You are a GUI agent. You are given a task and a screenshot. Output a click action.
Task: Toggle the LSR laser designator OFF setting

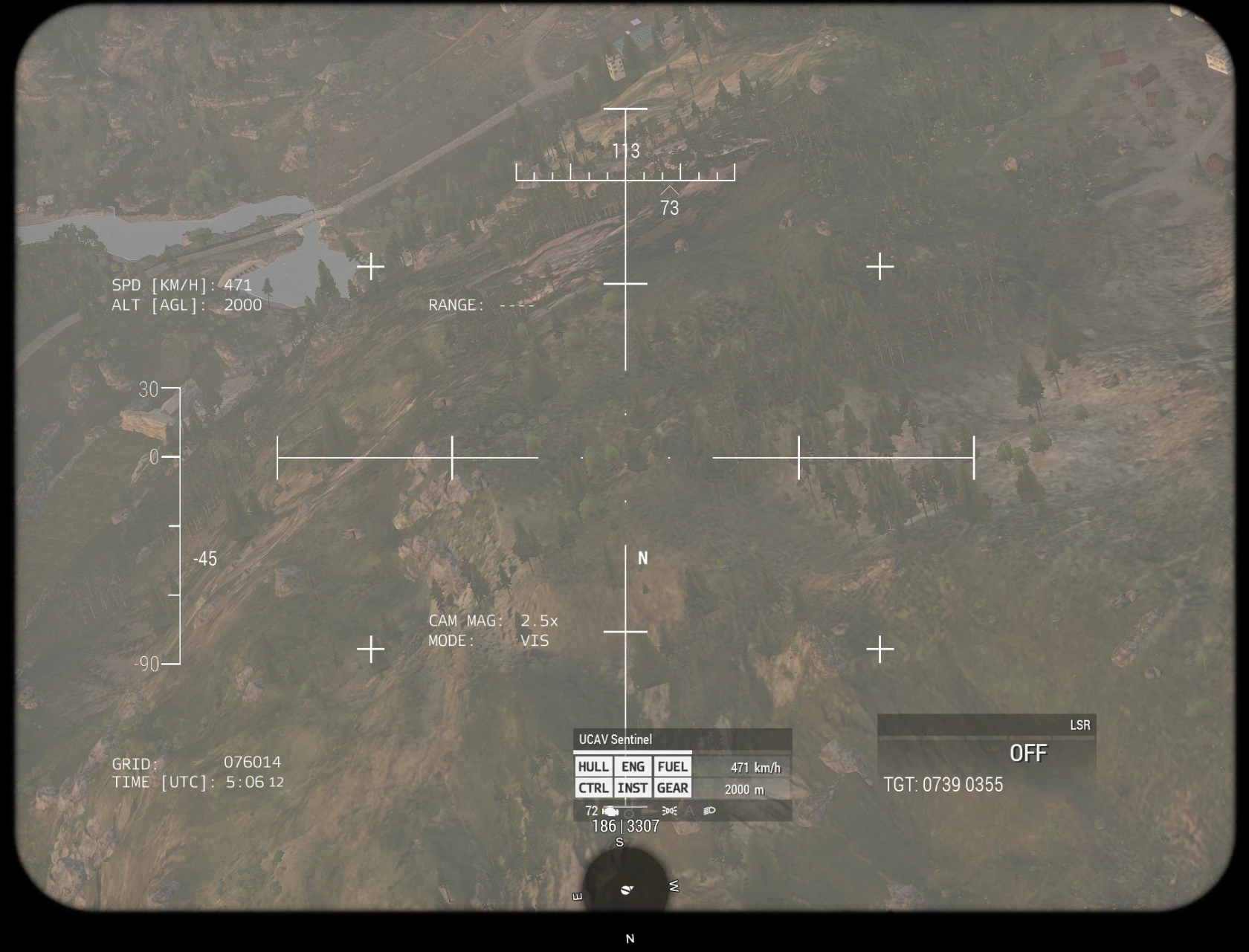1030,753
